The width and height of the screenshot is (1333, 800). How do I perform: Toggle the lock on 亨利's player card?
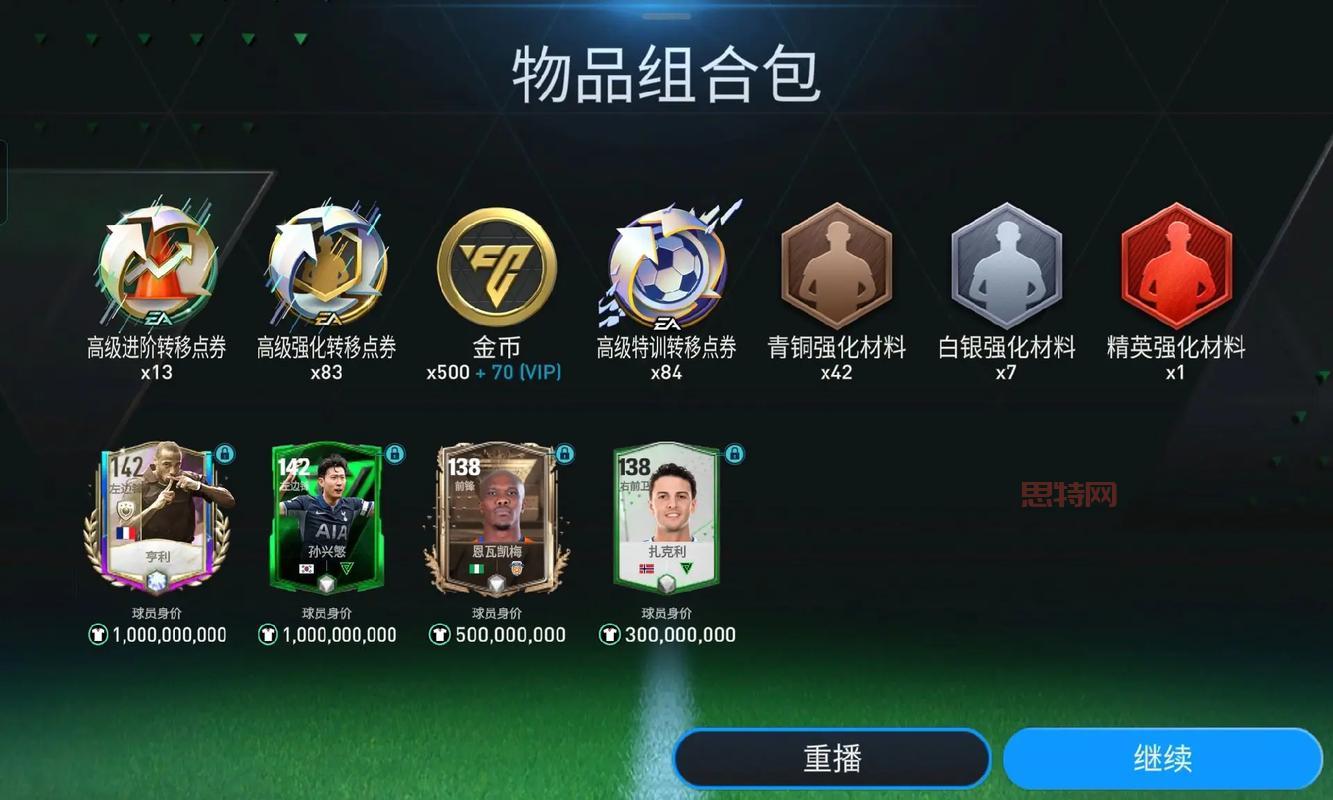pyautogui.click(x=226, y=455)
